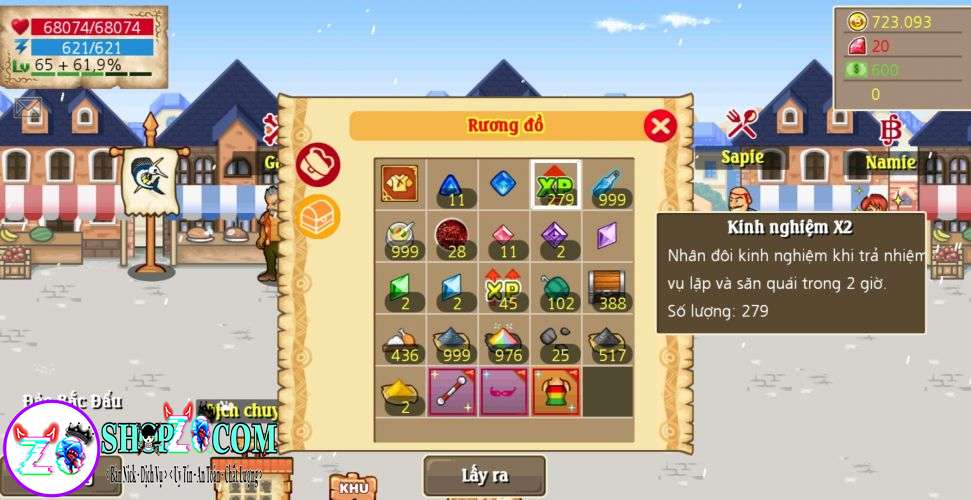971x500 pixels.
Task: Switch to the orange treasure chest tab
Action: pos(319,215)
